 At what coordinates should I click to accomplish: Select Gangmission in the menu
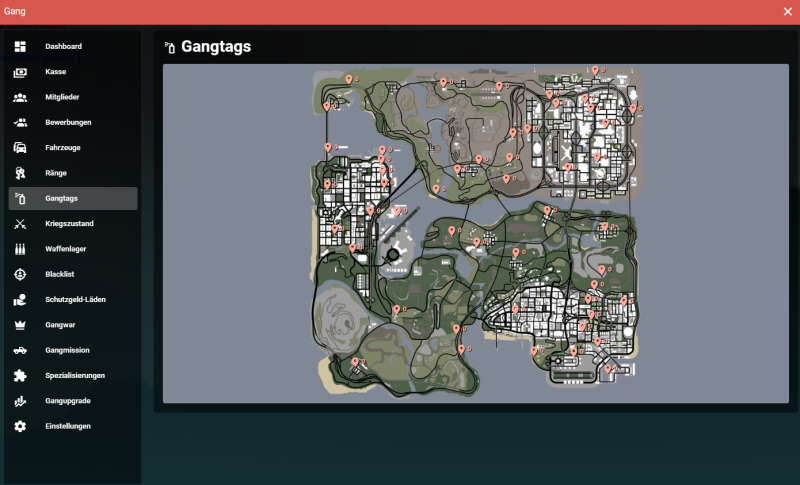tap(67, 350)
